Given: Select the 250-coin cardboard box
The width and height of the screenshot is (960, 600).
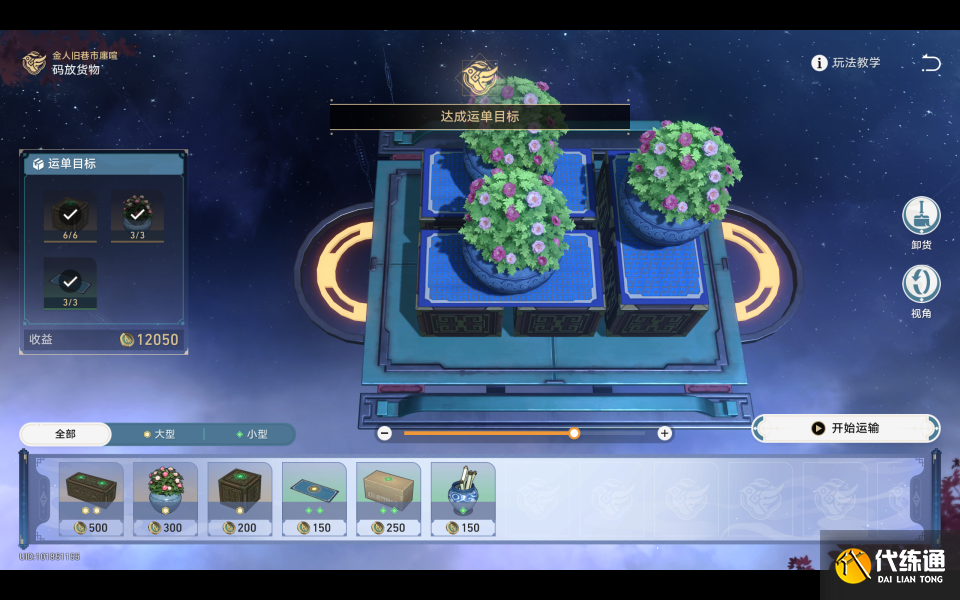Looking at the screenshot, I should point(388,498).
